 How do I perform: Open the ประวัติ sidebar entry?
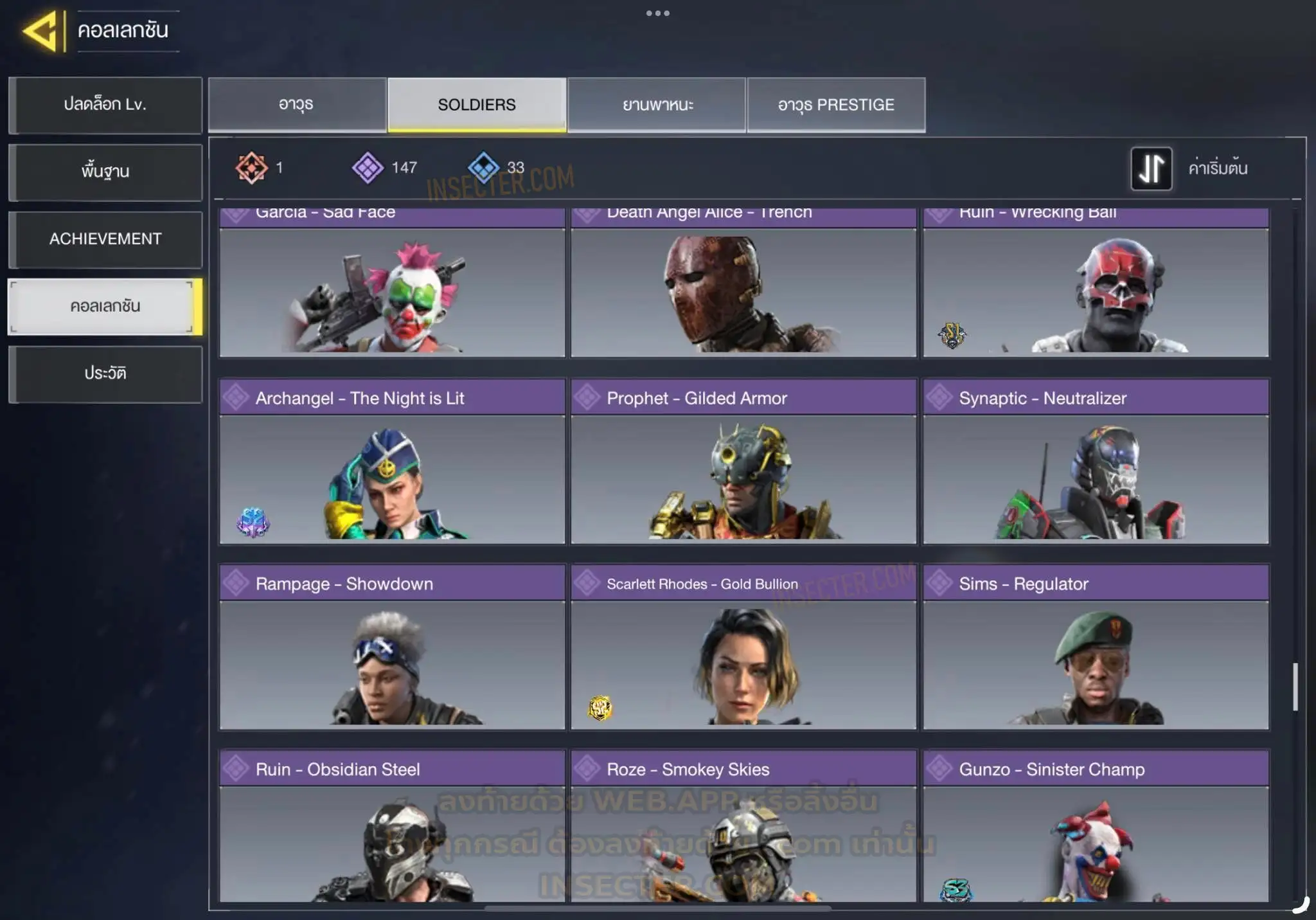click(105, 374)
